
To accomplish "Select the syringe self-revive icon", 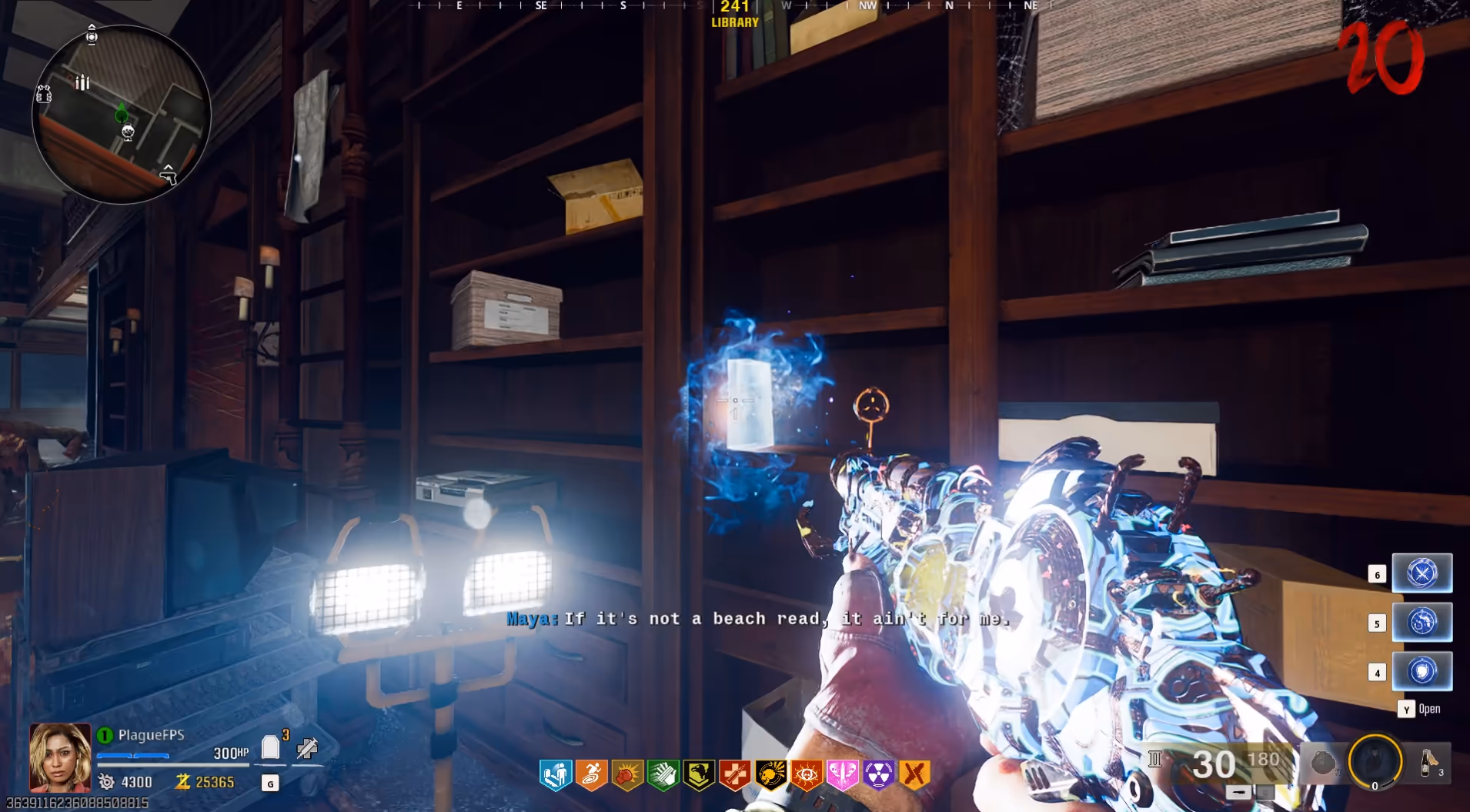I will [x=307, y=747].
